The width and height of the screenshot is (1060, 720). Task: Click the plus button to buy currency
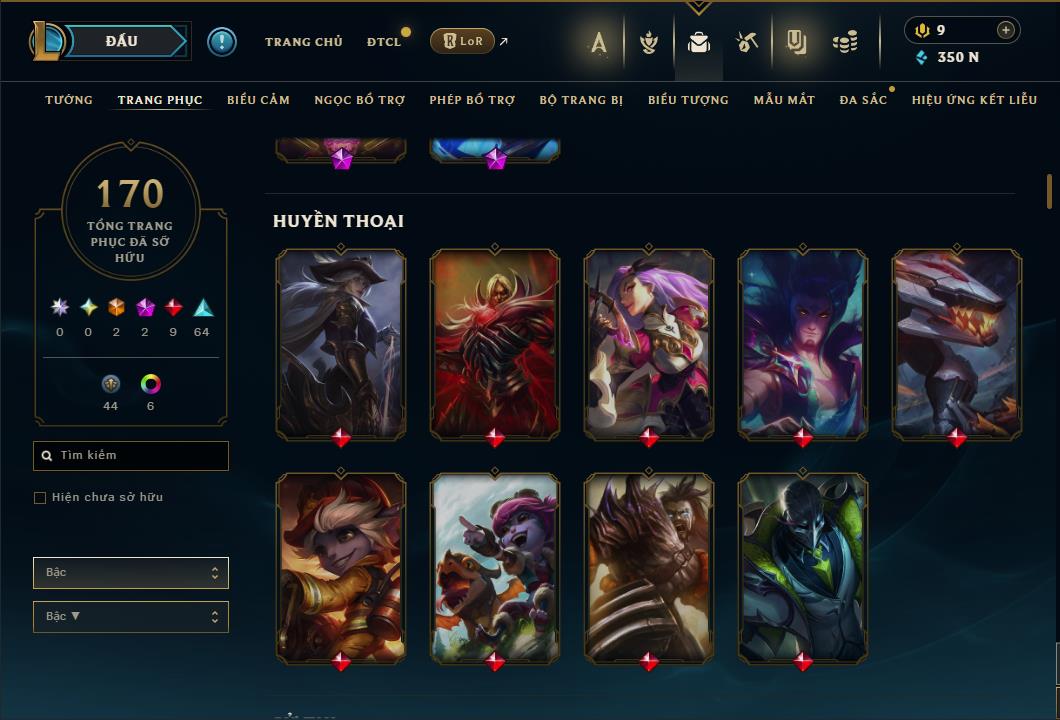point(1005,30)
